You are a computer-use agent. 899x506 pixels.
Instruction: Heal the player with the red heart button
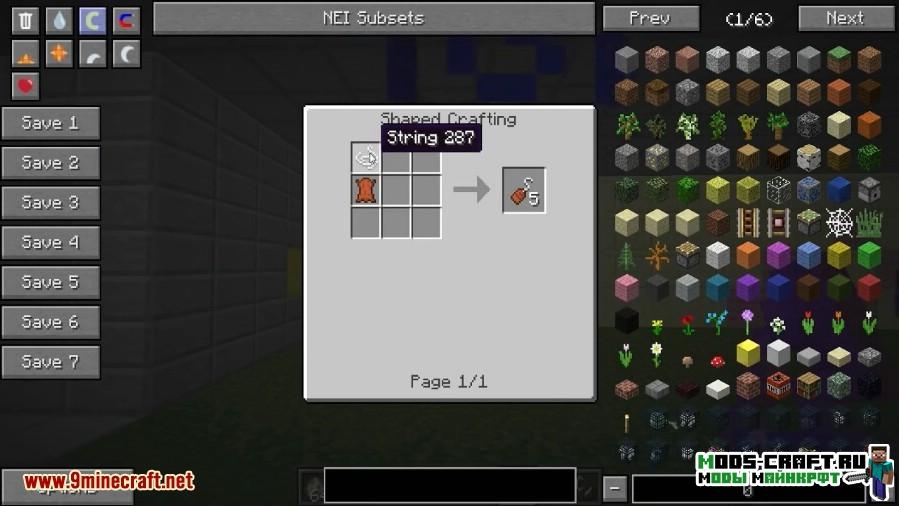[25, 86]
